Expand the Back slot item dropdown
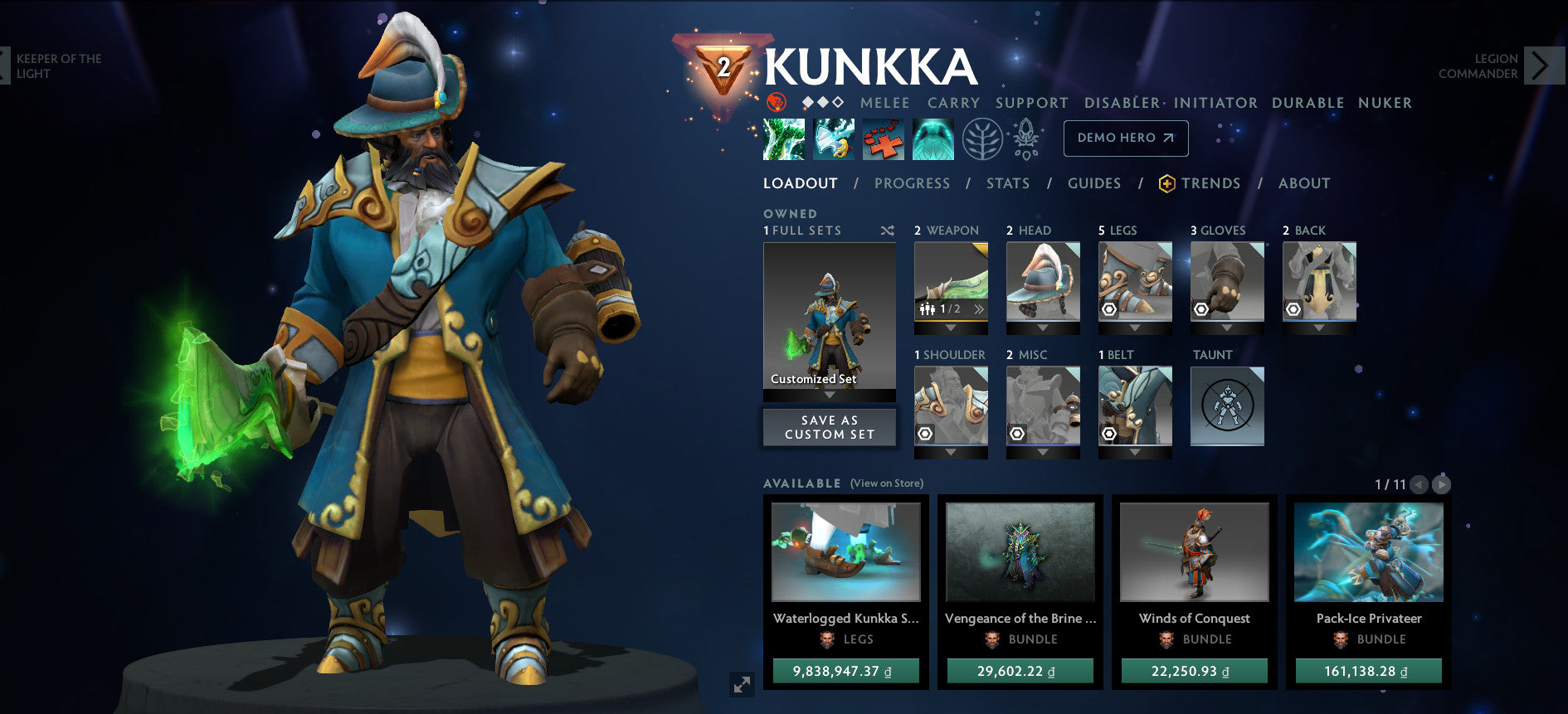This screenshot has width=1568, height=714. (1319, 328)
